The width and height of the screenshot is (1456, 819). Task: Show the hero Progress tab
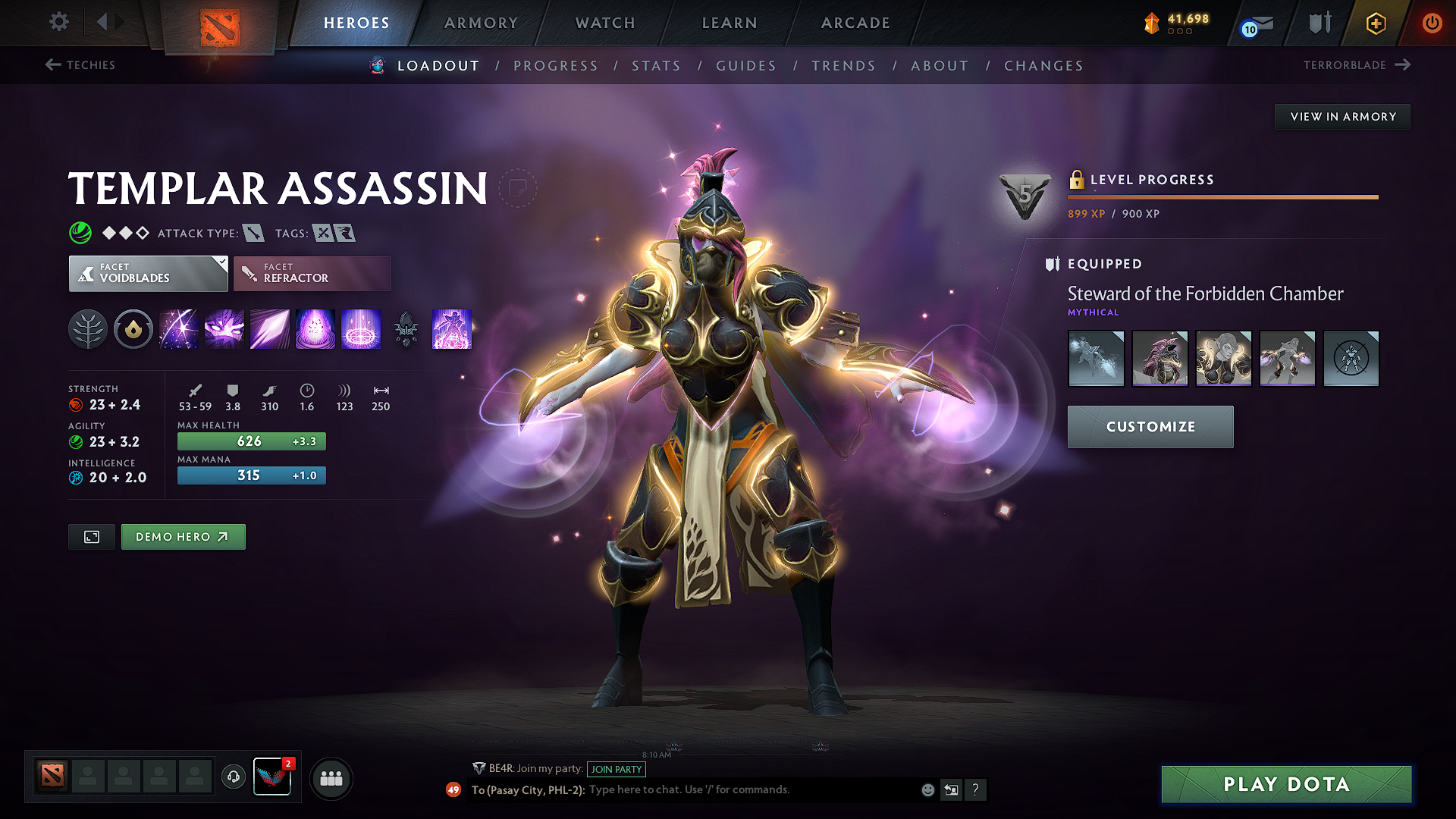pyautogui.click(x=556, y=66)
